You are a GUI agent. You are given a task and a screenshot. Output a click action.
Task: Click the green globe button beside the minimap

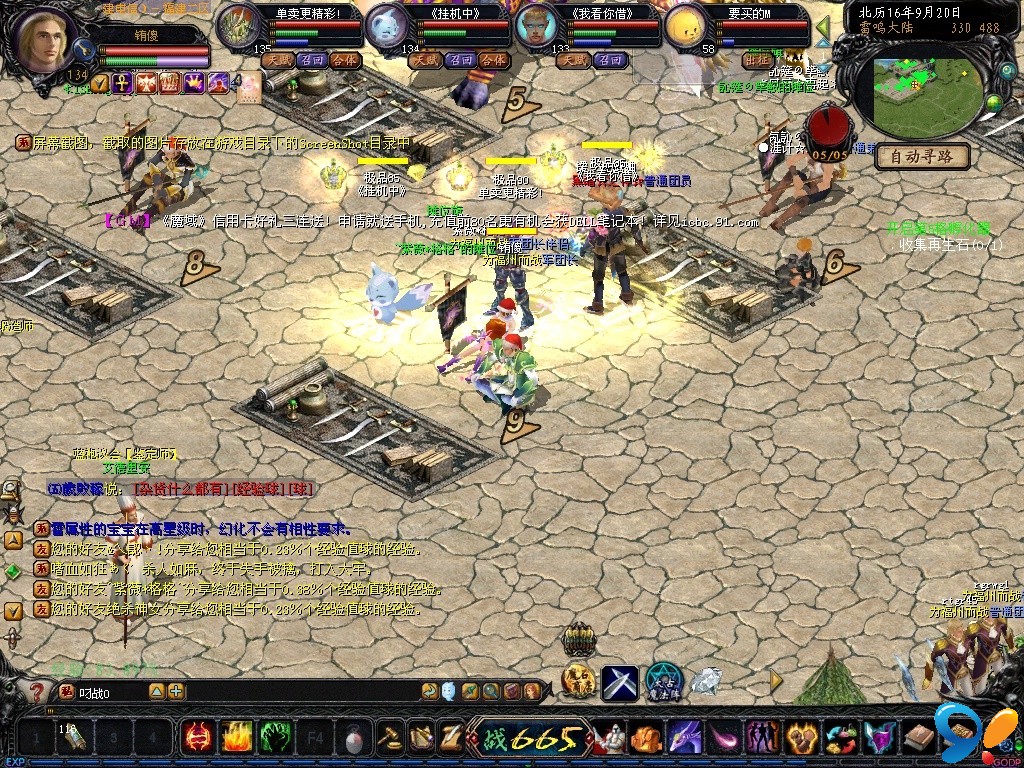[994, 102]
